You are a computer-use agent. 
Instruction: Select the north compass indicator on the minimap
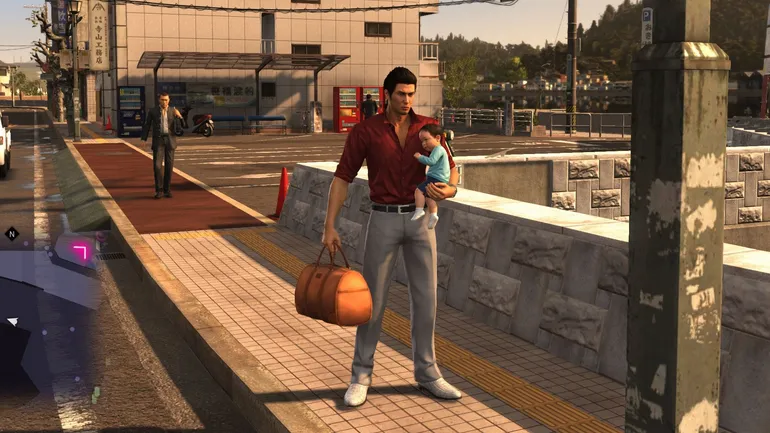[x=12, y=233]
